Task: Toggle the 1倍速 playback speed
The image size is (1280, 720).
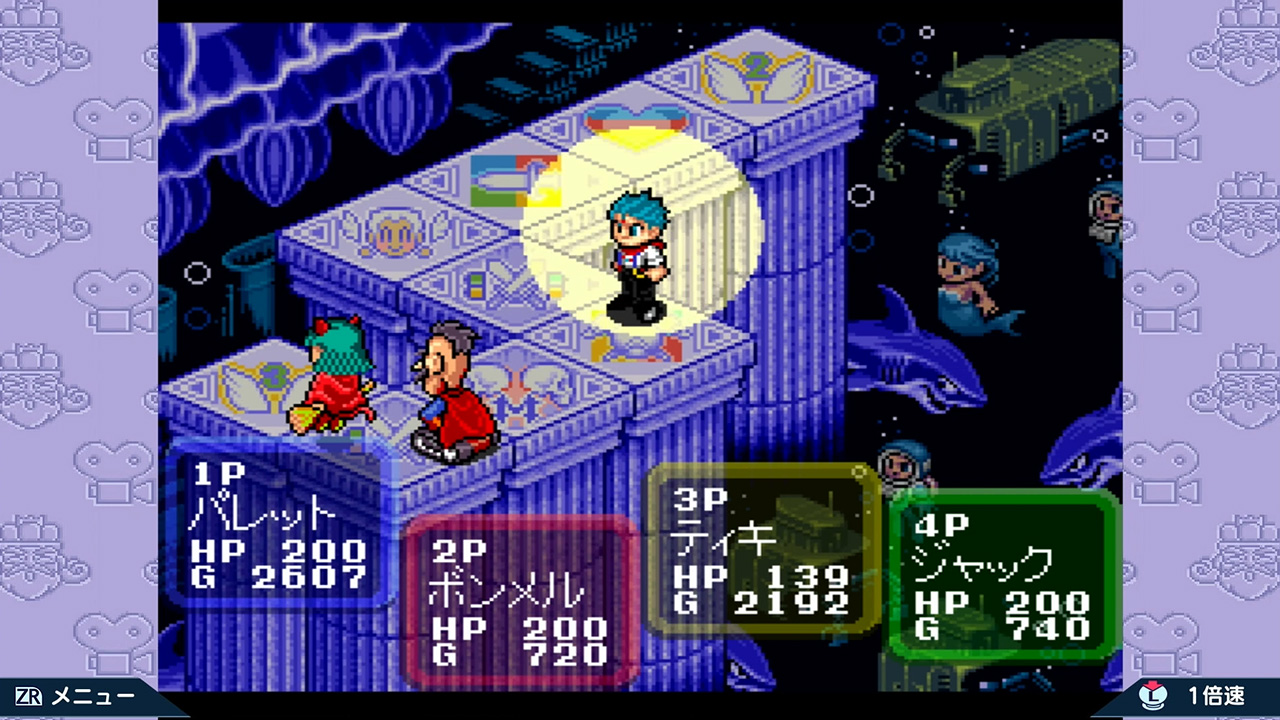Action: (1200, 697)
